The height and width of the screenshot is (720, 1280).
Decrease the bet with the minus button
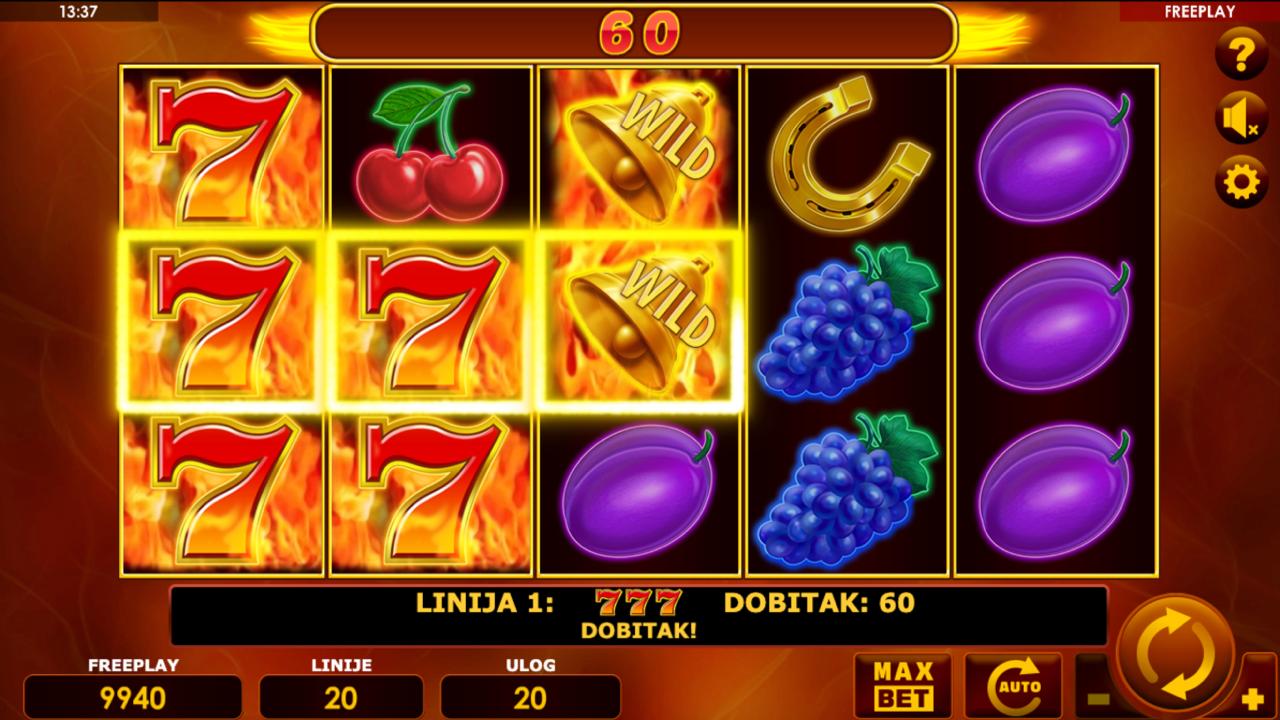click(x=1097, y=699)
